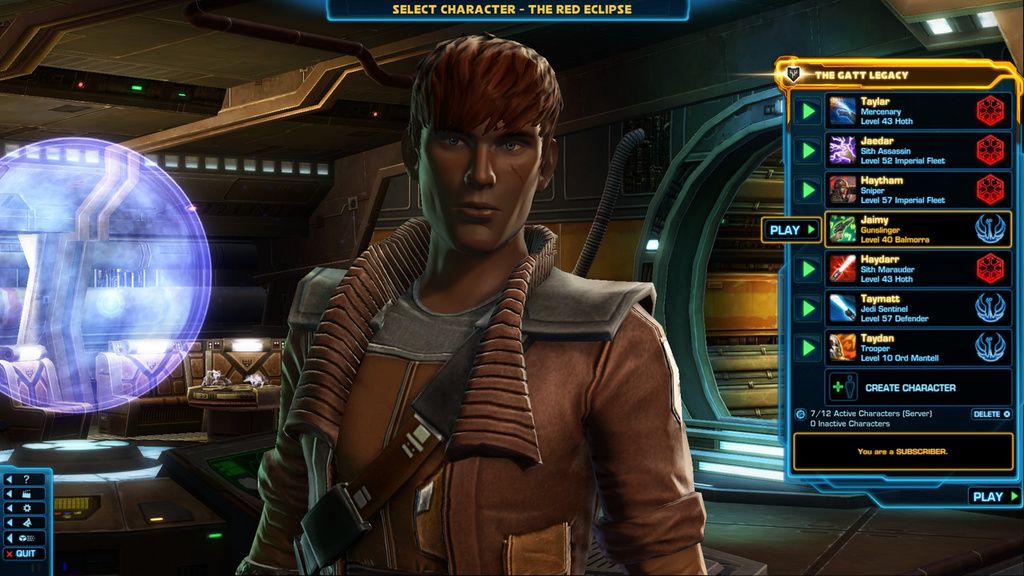This screenshot has height=576, width=1024.
Task: Delete the selected character
Action: tap(990, 414)
